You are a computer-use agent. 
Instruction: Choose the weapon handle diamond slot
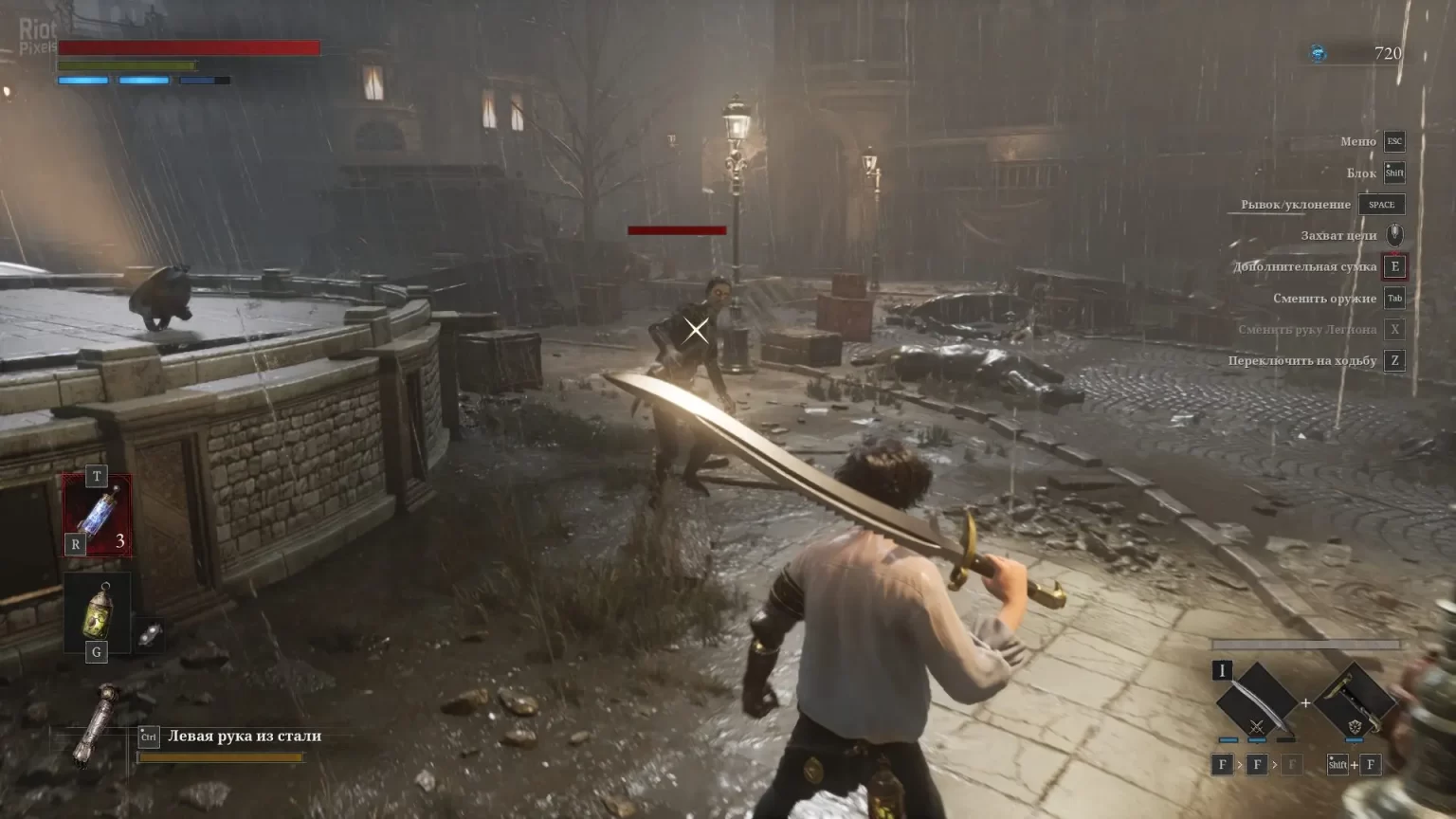[1355, 702]
